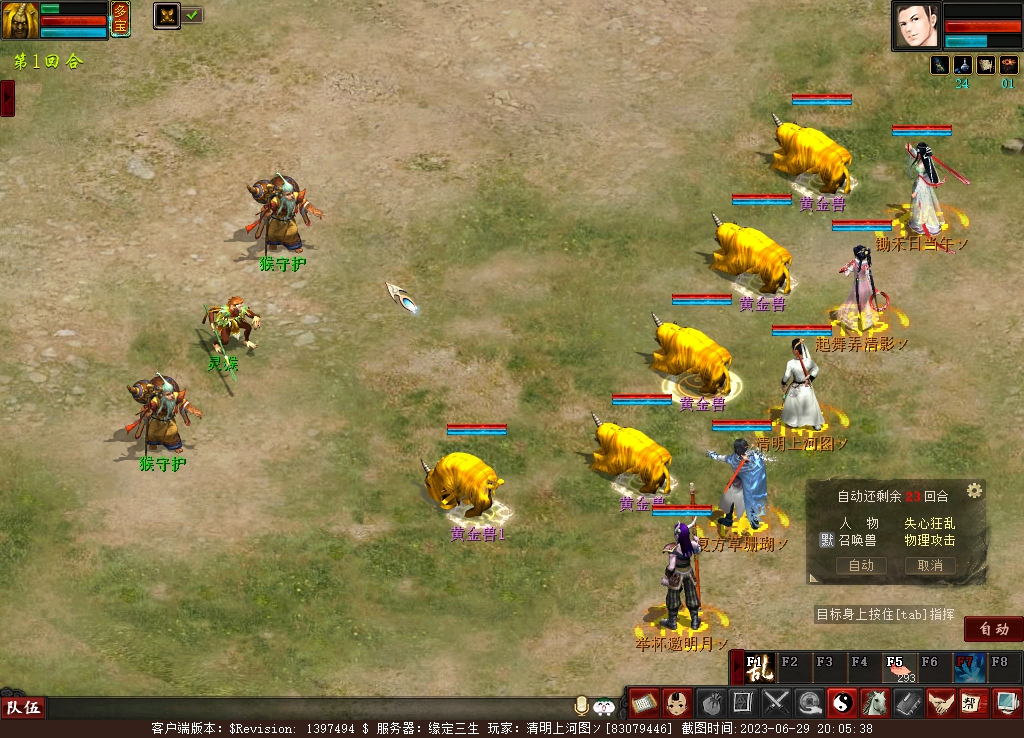Screen dimensions: 1024x738
Task: Use the F5 item slot showing 293
Action: [x=898, y=667]
